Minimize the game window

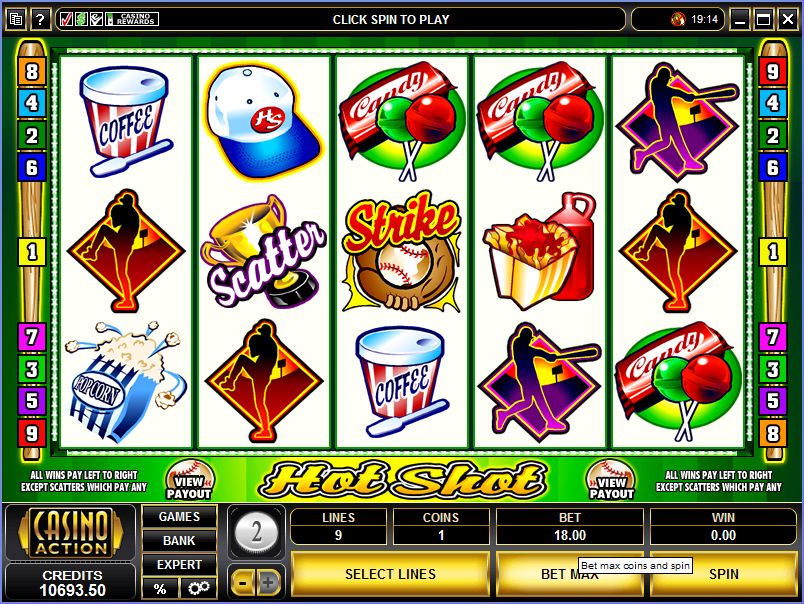coord(740,19)
